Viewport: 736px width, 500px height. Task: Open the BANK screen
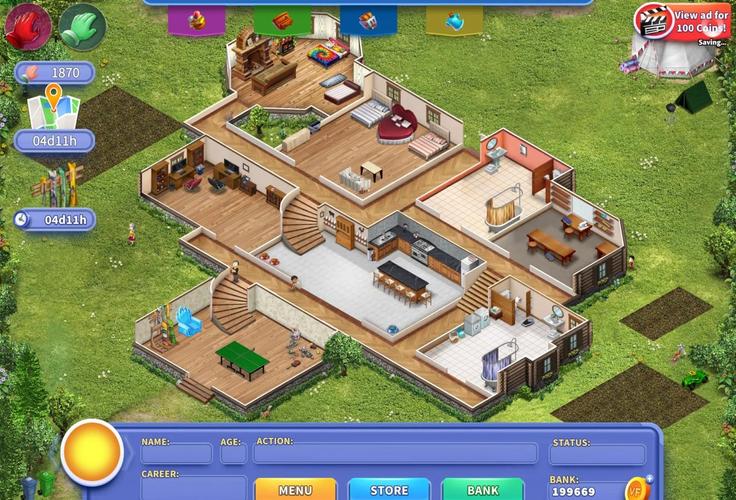tap(482, 490)
